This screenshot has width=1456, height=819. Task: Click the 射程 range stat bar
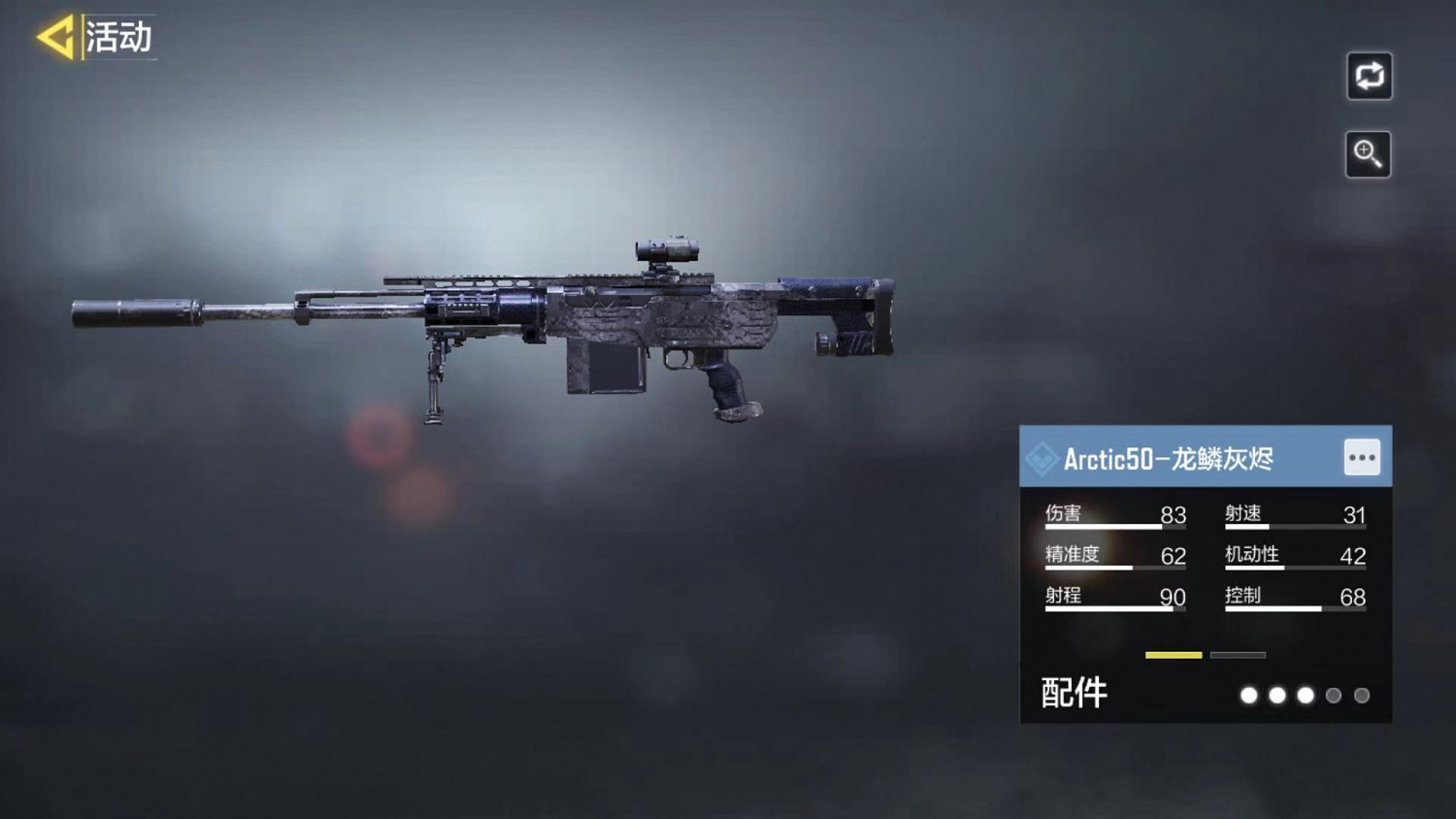tap(1116, 606)
